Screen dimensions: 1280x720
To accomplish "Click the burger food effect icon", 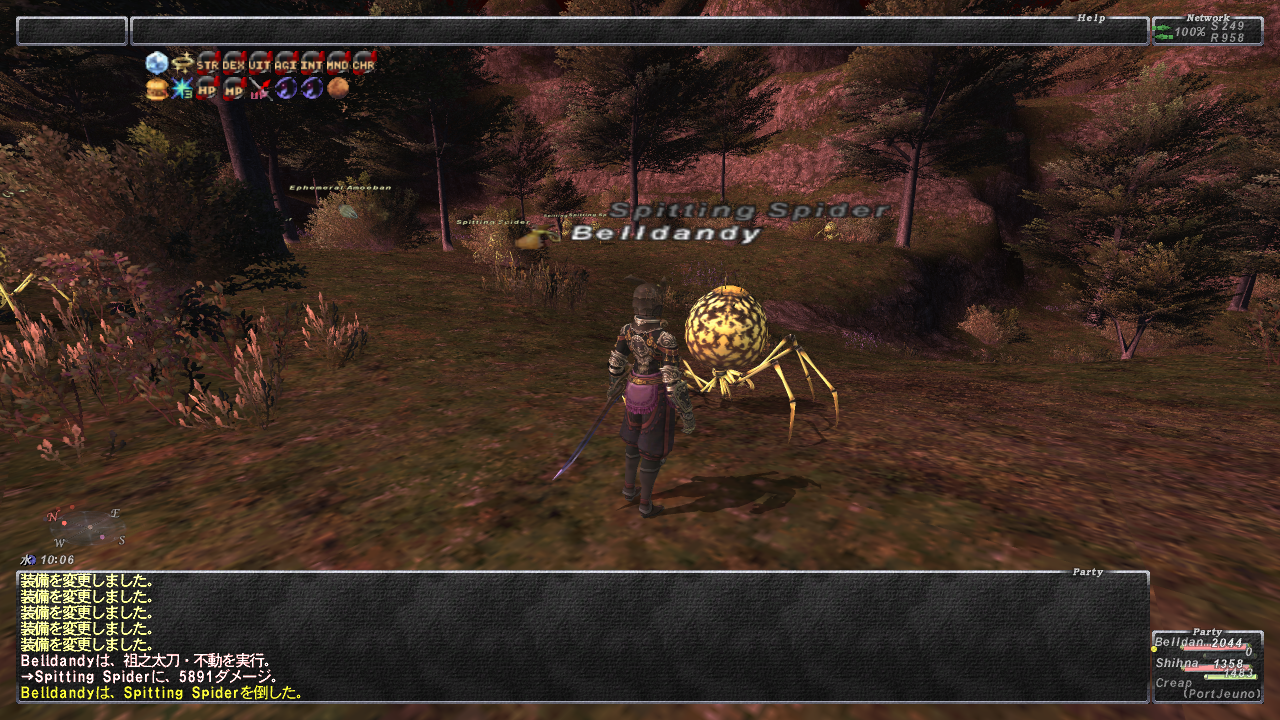I will pos(156,89).
